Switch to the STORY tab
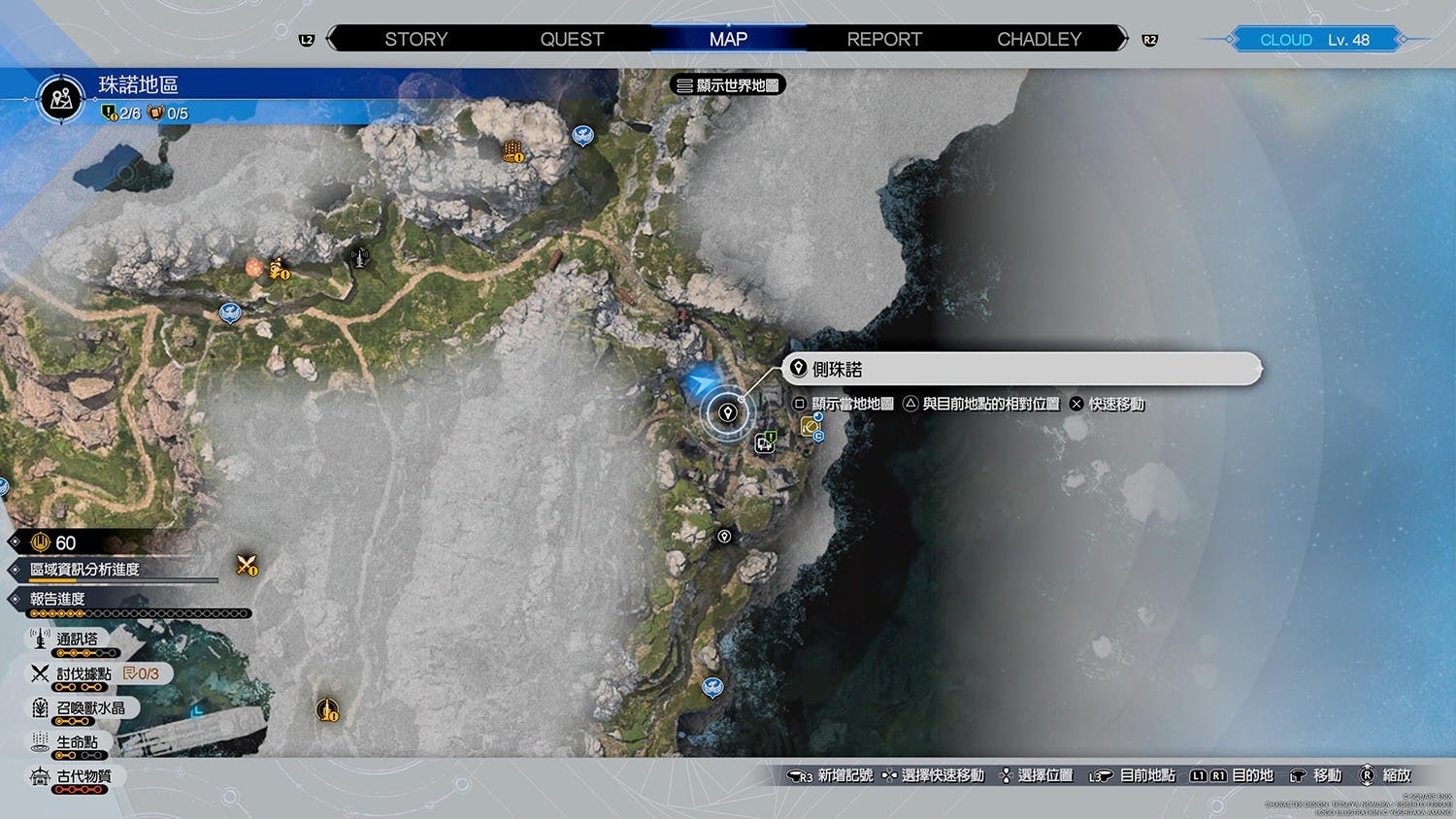Viewport: 1456px width, 819px height. point(415,40)
